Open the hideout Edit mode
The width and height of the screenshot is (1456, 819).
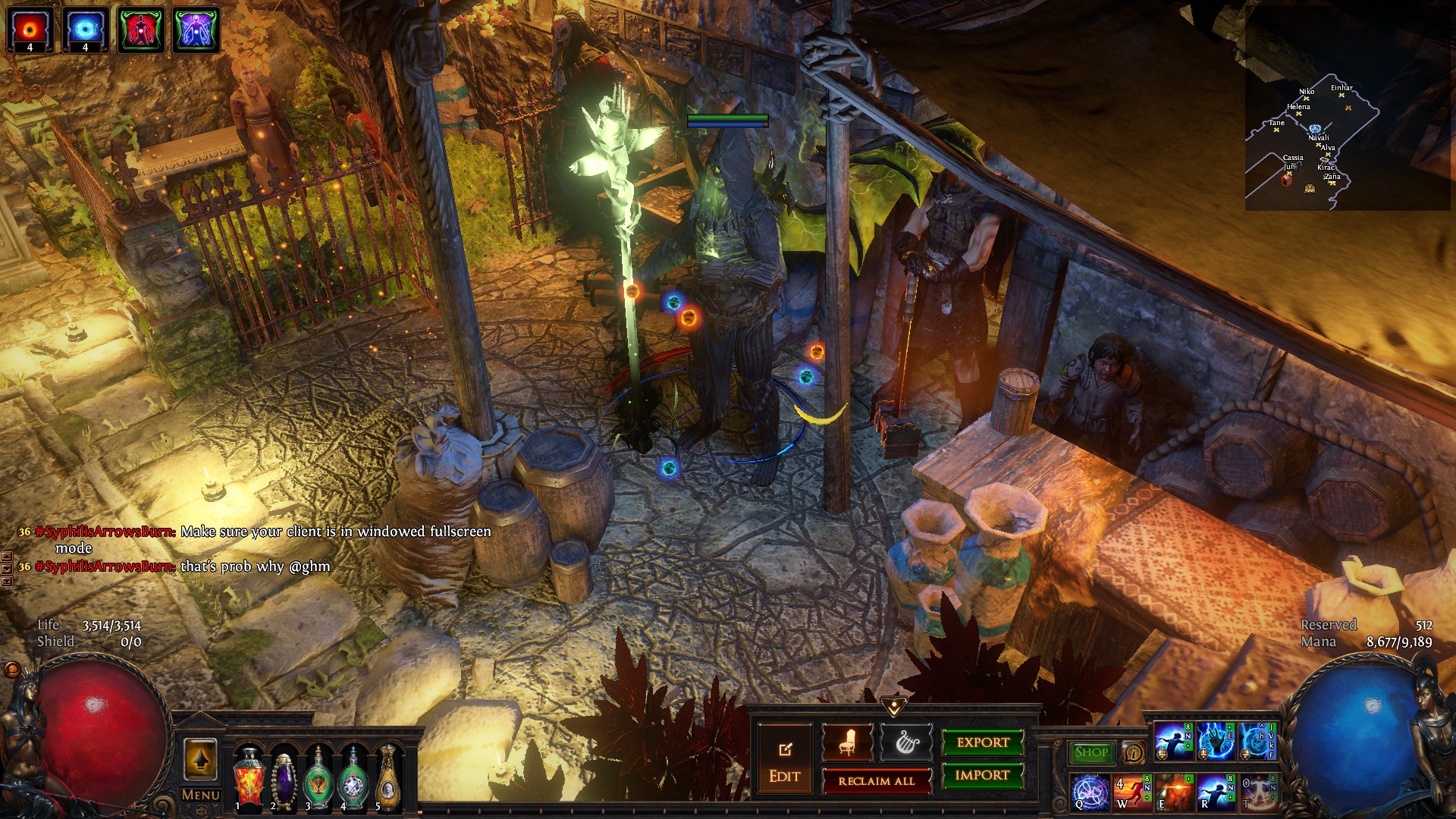coord(784,761)
